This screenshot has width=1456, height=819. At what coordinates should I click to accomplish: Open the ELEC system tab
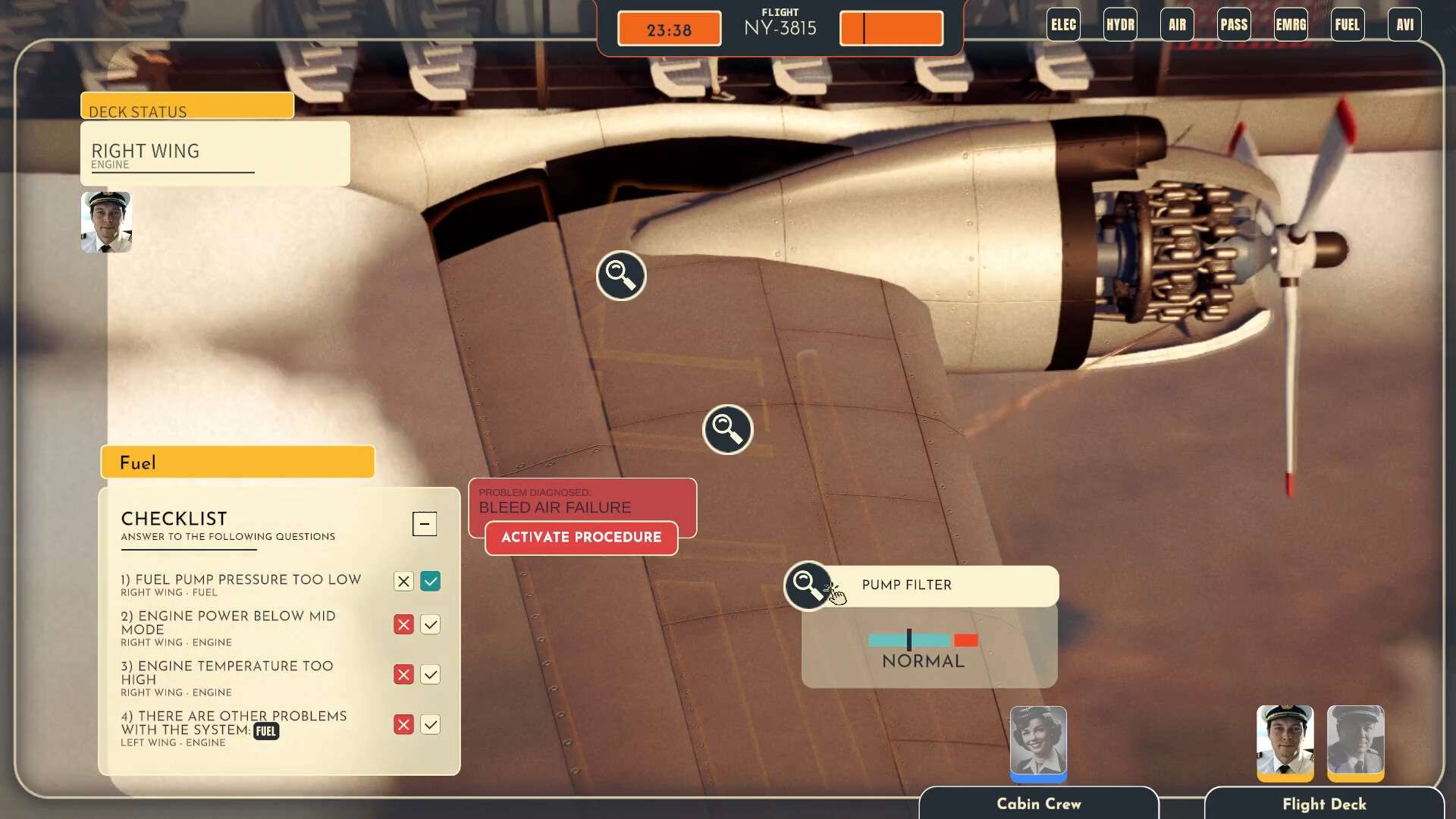pos(1063,25)
